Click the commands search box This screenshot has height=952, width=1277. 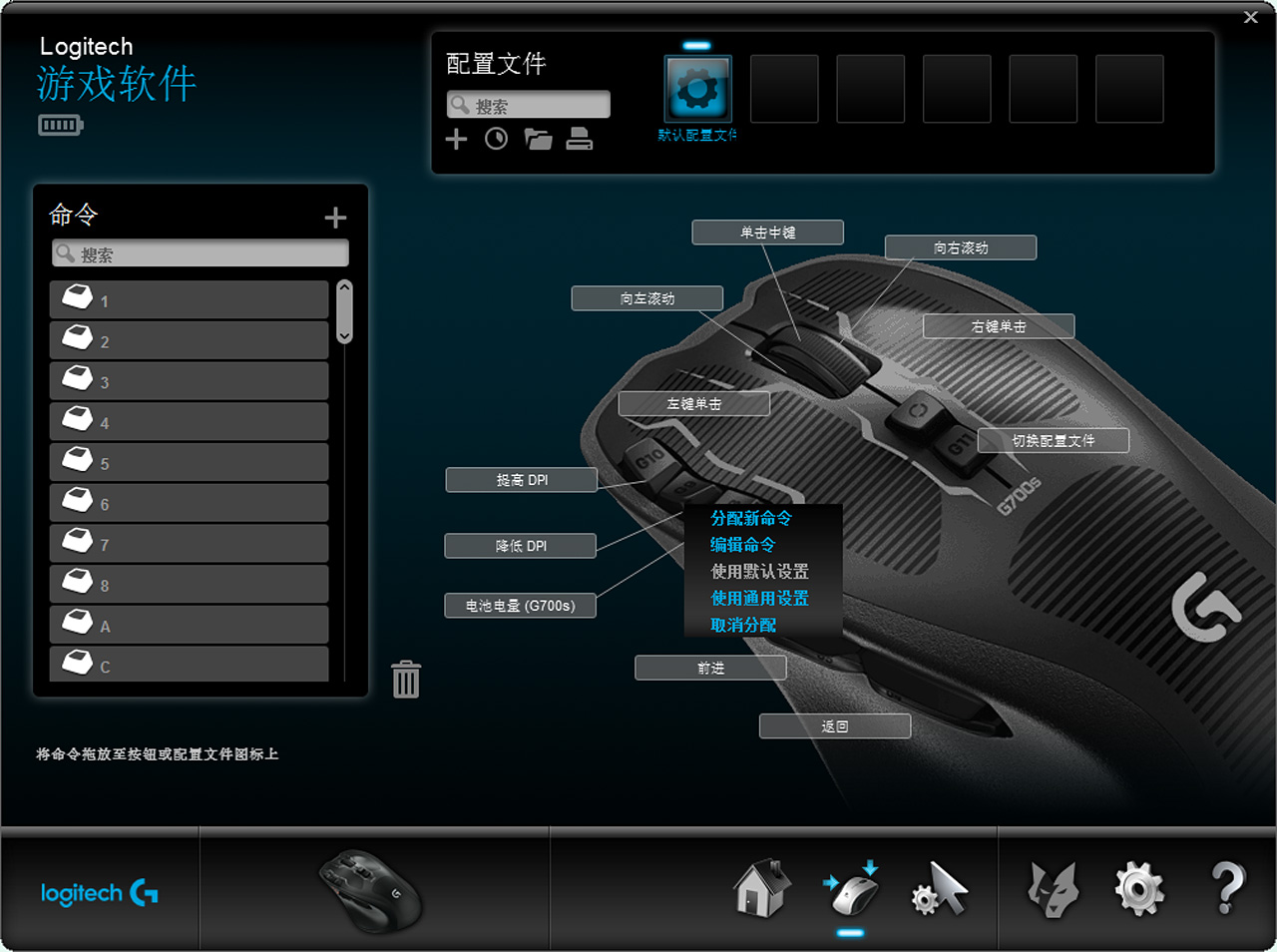click(201, 253)
